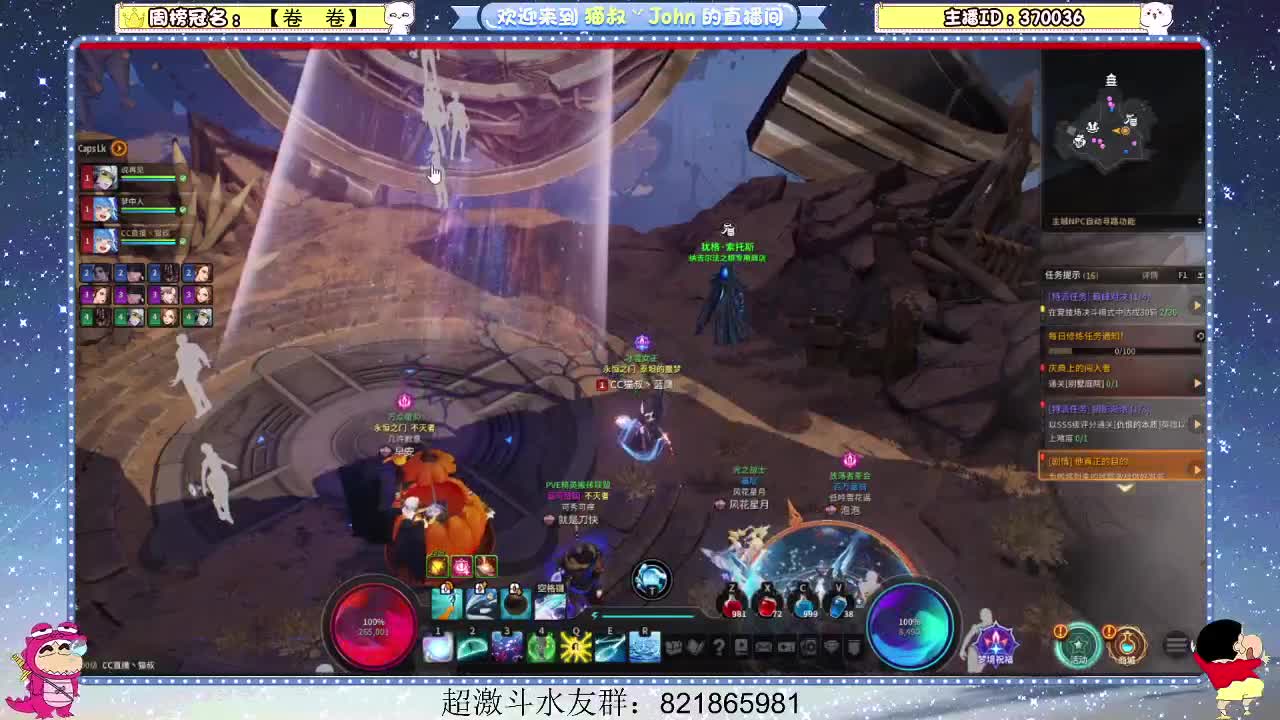This screenshot has height=720, width=1280.
Task: Select the yellow Q lightning skill
Action: (575, 647)
